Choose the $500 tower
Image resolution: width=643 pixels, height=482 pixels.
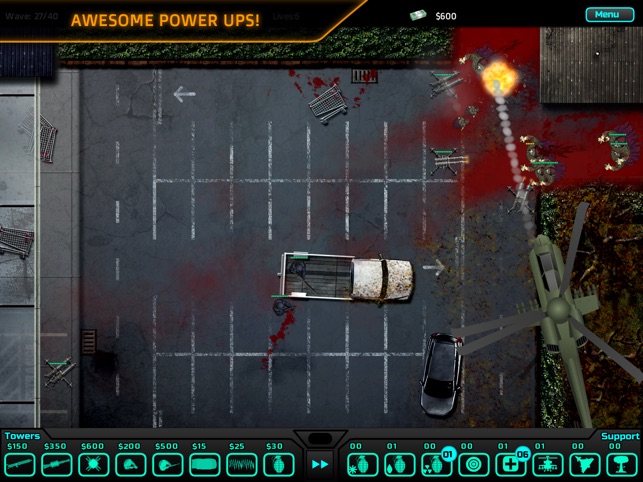(167, 464)
